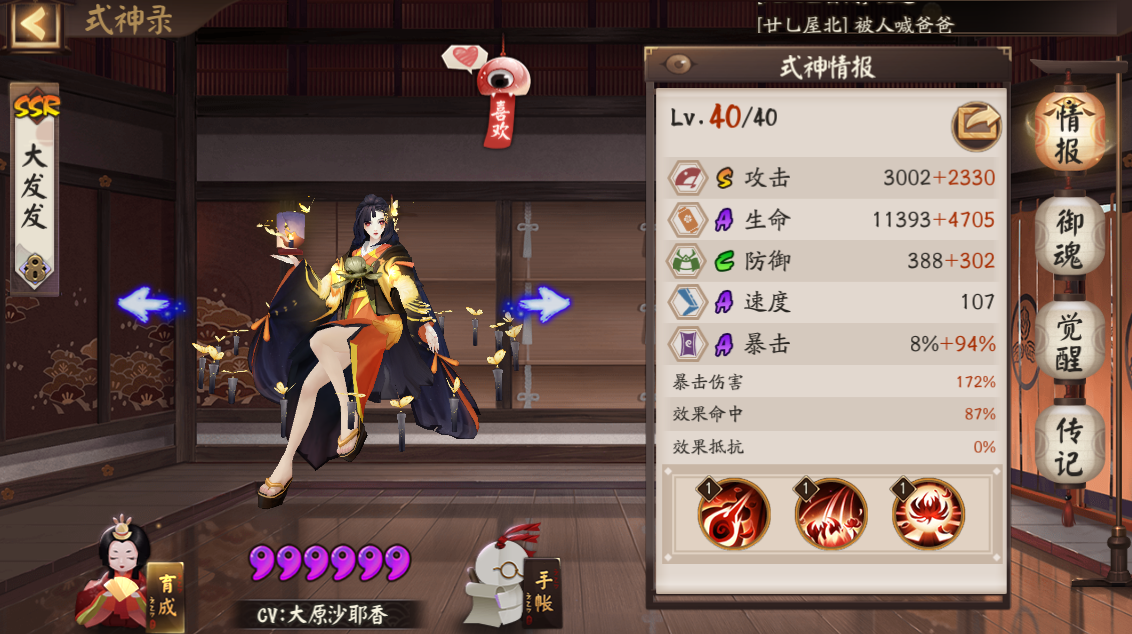Inspect the middle fiery skill icon
This screenshot has width=1132, height=634.
(830, 514)
